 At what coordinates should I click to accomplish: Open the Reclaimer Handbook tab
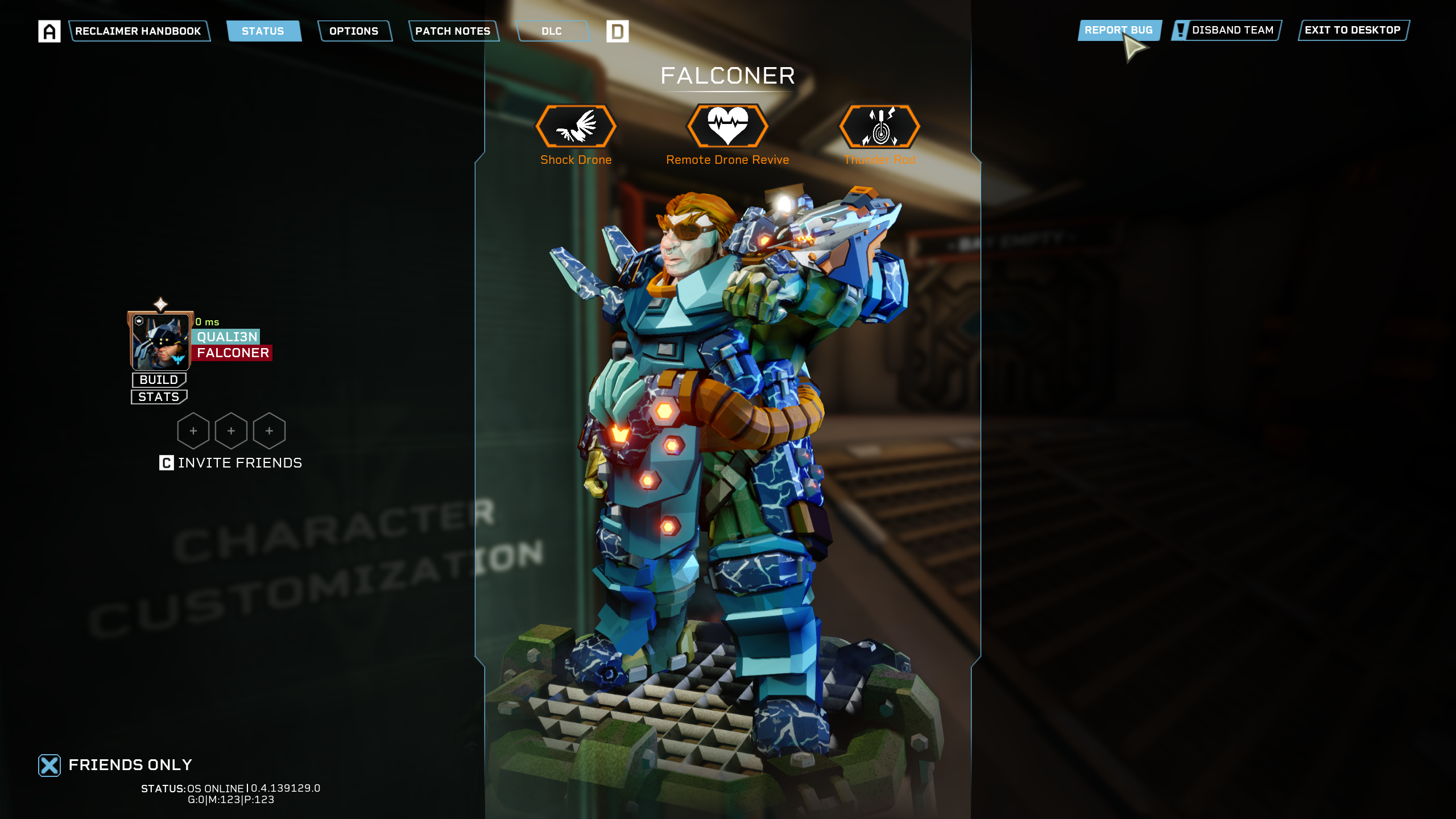[138, 31]
